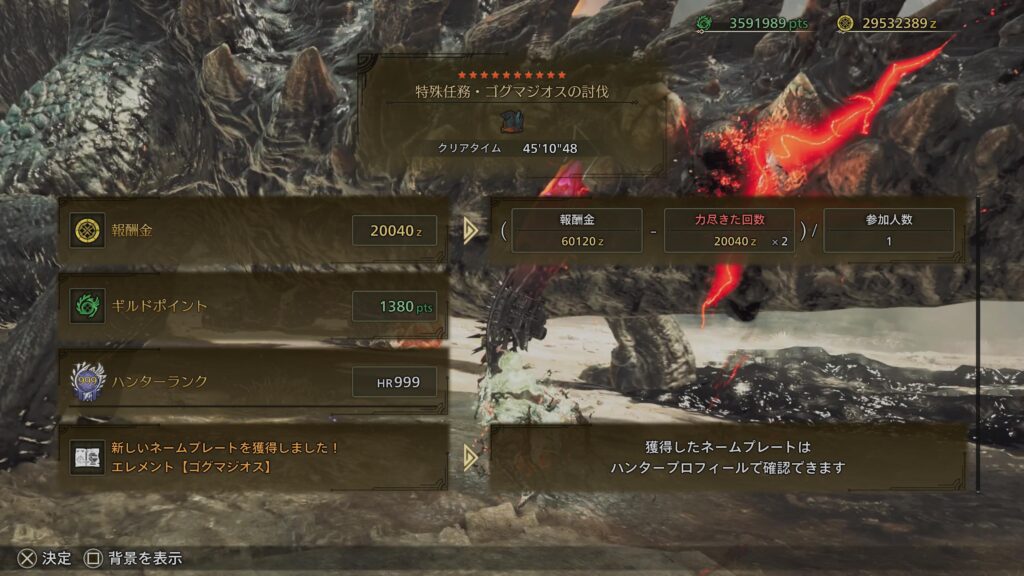The image size is (1024, 576).
Task: Highlight the new ネームプレート acquired row
Action: tap(253, 457)
